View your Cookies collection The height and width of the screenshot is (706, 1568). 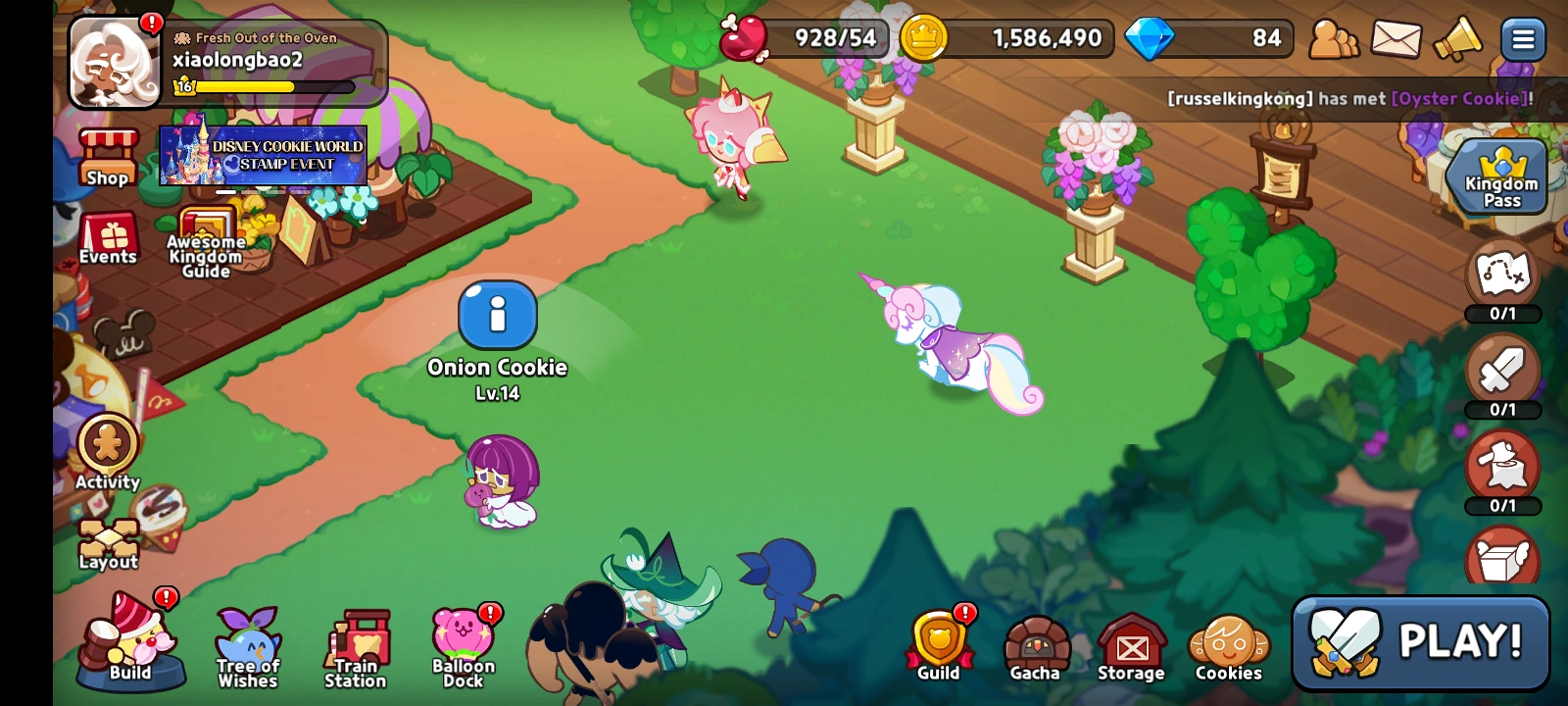point(1228,642)
